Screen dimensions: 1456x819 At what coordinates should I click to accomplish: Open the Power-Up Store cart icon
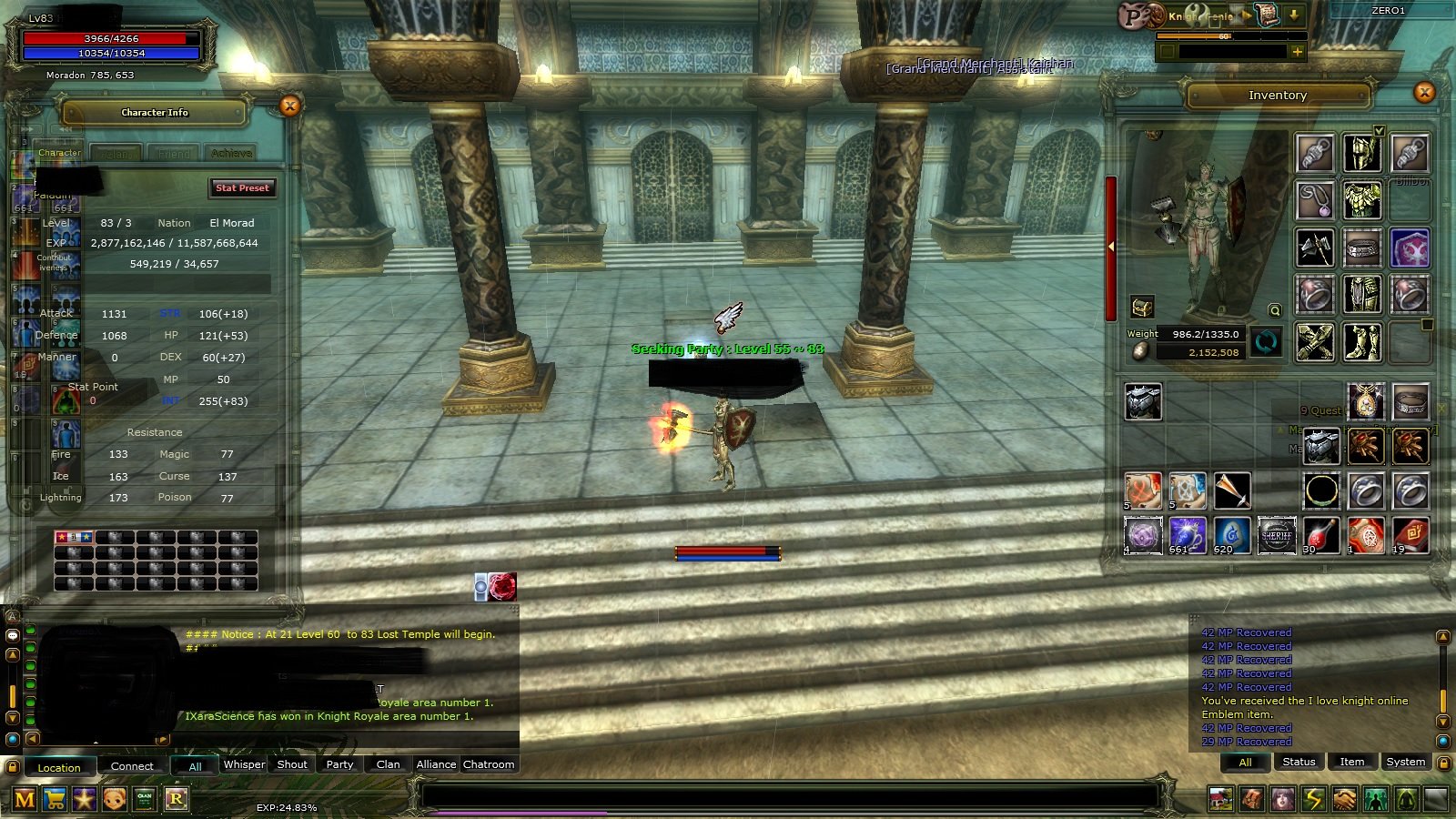coord(56,798)
